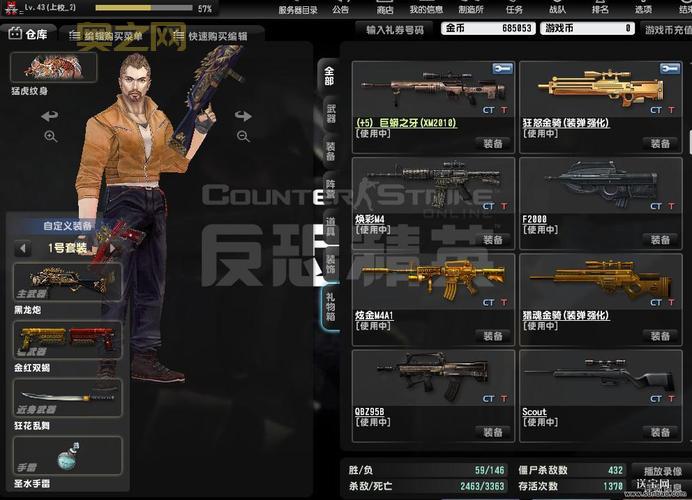Select the 狂花乱舞 melee weapon slot
The width and height of the screenshot is (692, 500).
tap(67, 397)
